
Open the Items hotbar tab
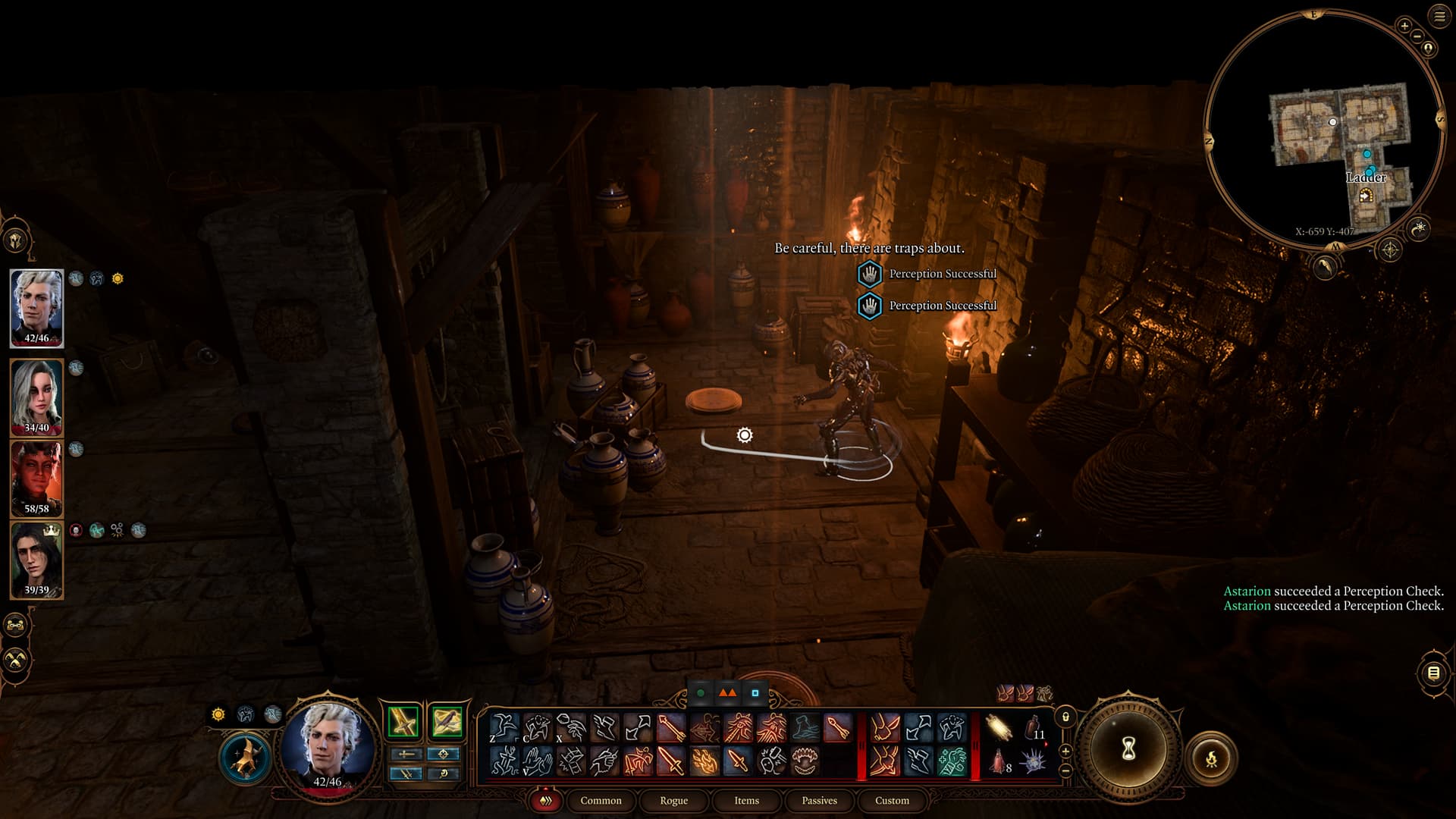point(746,801)
